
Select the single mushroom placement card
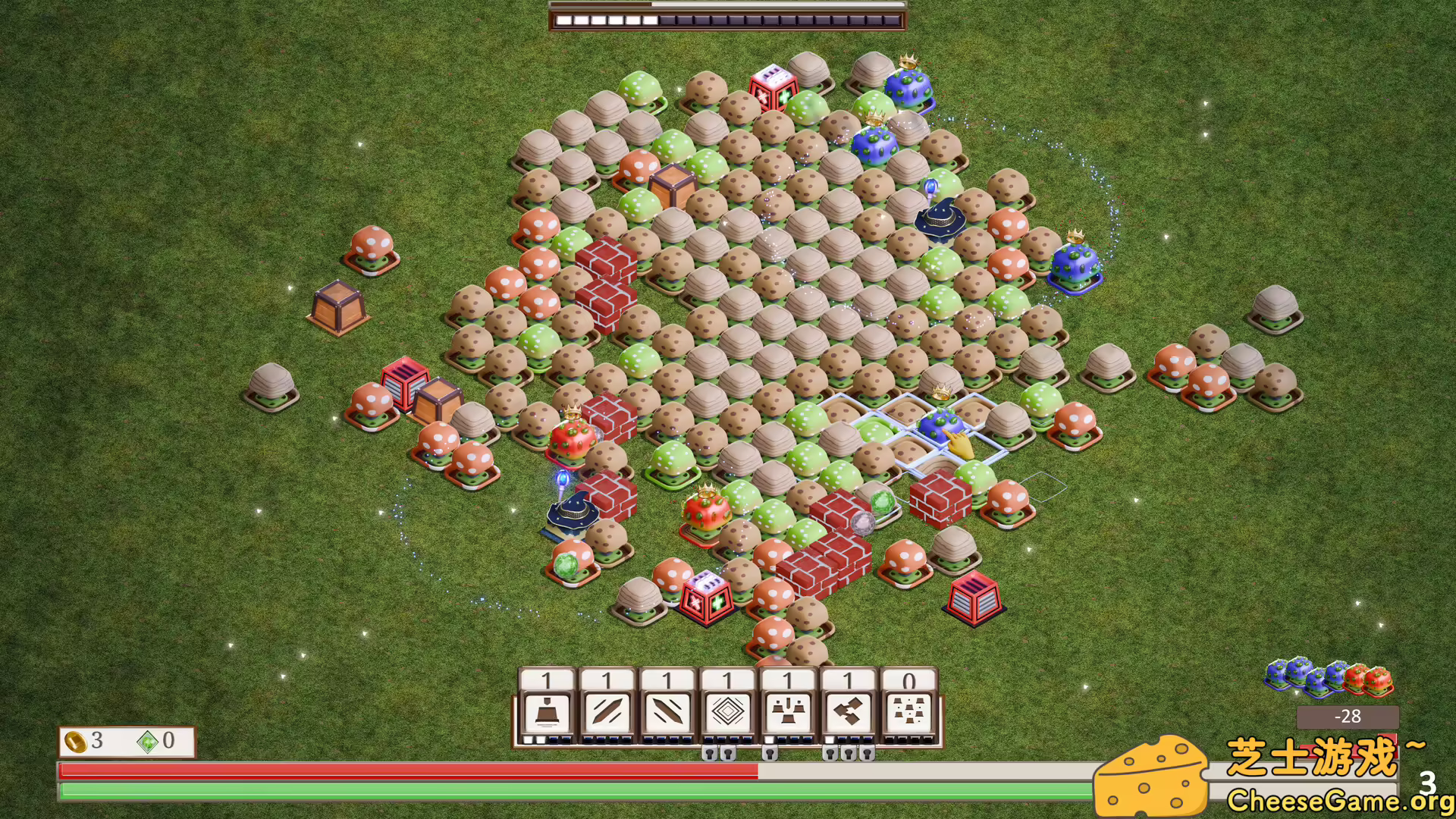(548, 711)
